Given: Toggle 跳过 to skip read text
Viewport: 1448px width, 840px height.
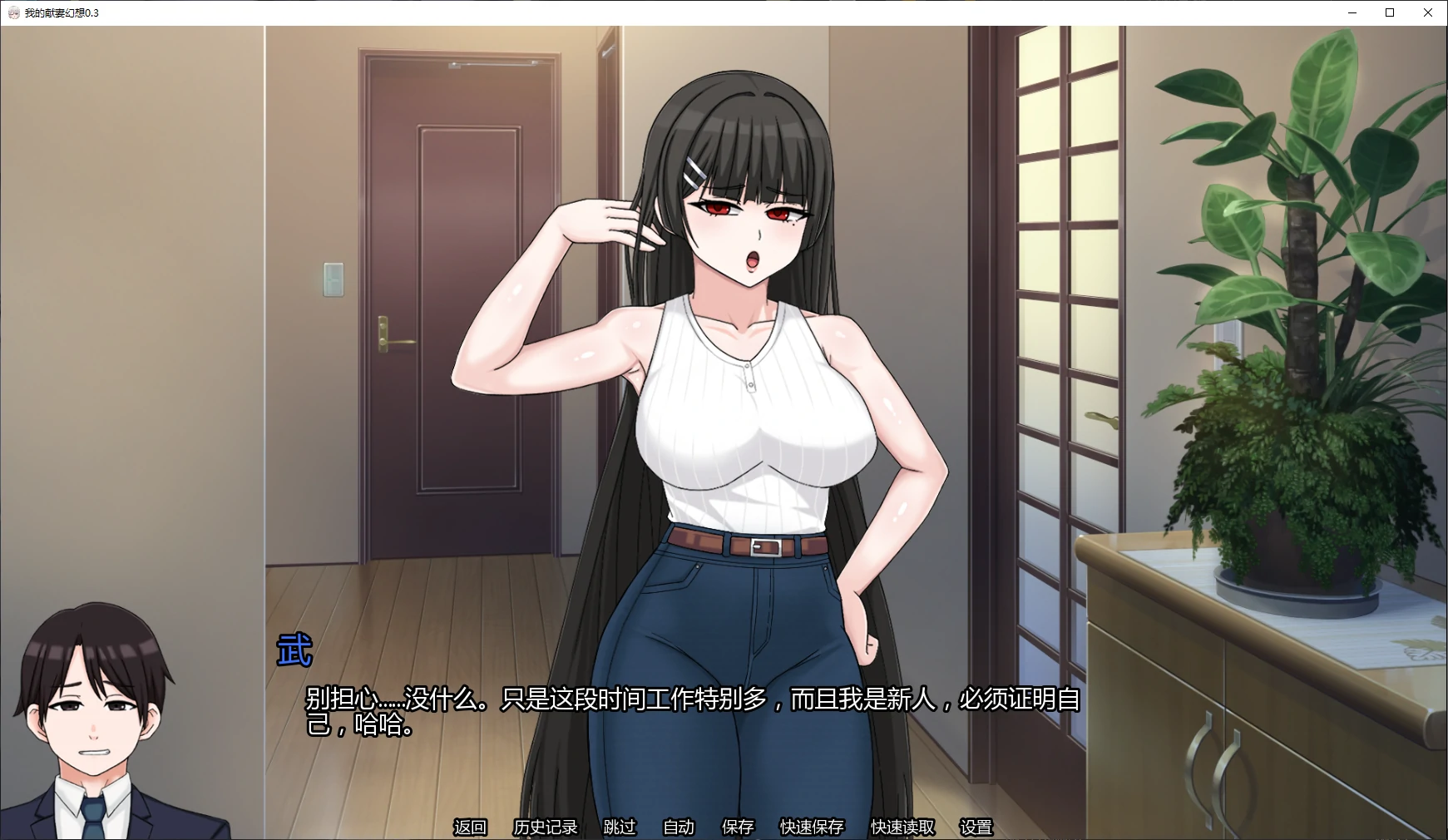Looking at the screenshot, I should pyautogui.click(x=619, y=828).
